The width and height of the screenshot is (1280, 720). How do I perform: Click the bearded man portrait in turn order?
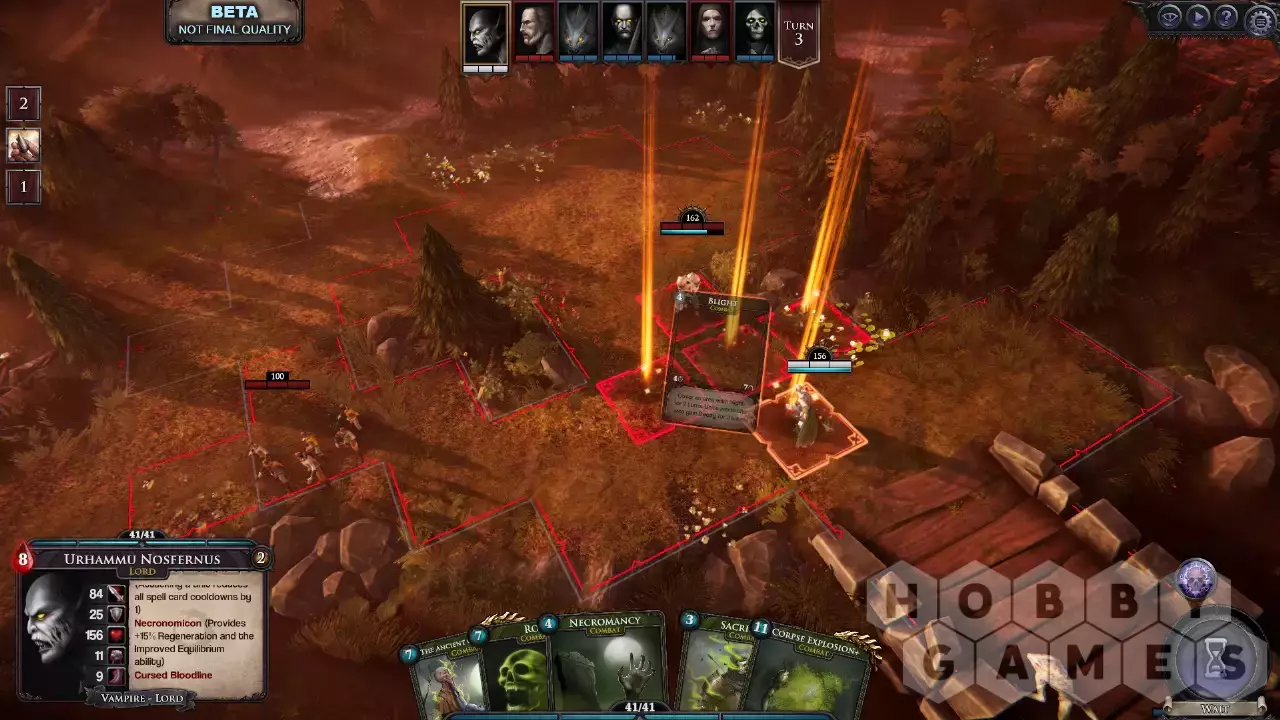click(x=535, y=31)
